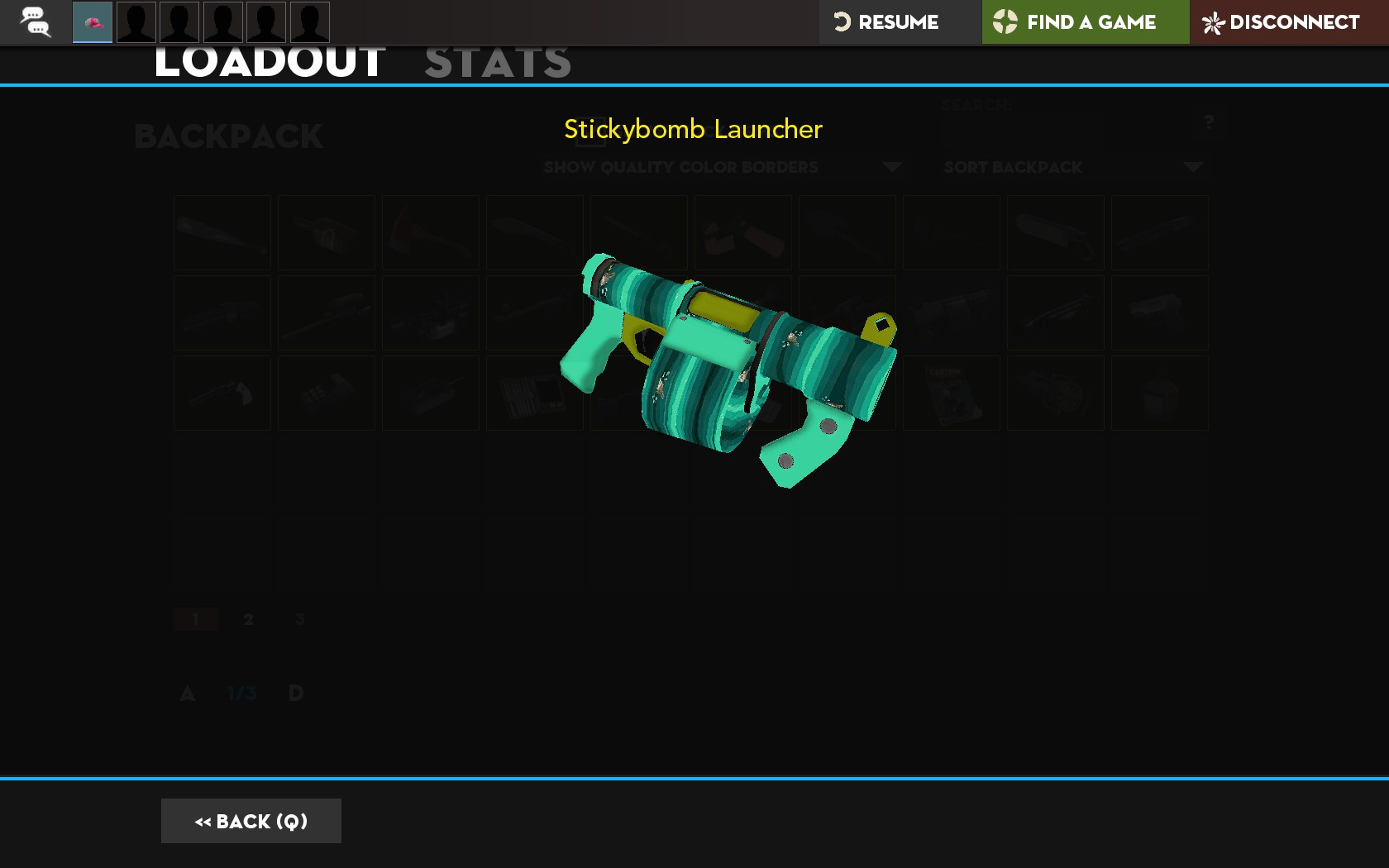Select the baseball Bat in the first slot
This screenshot has width=1389, height=868.
221,232
